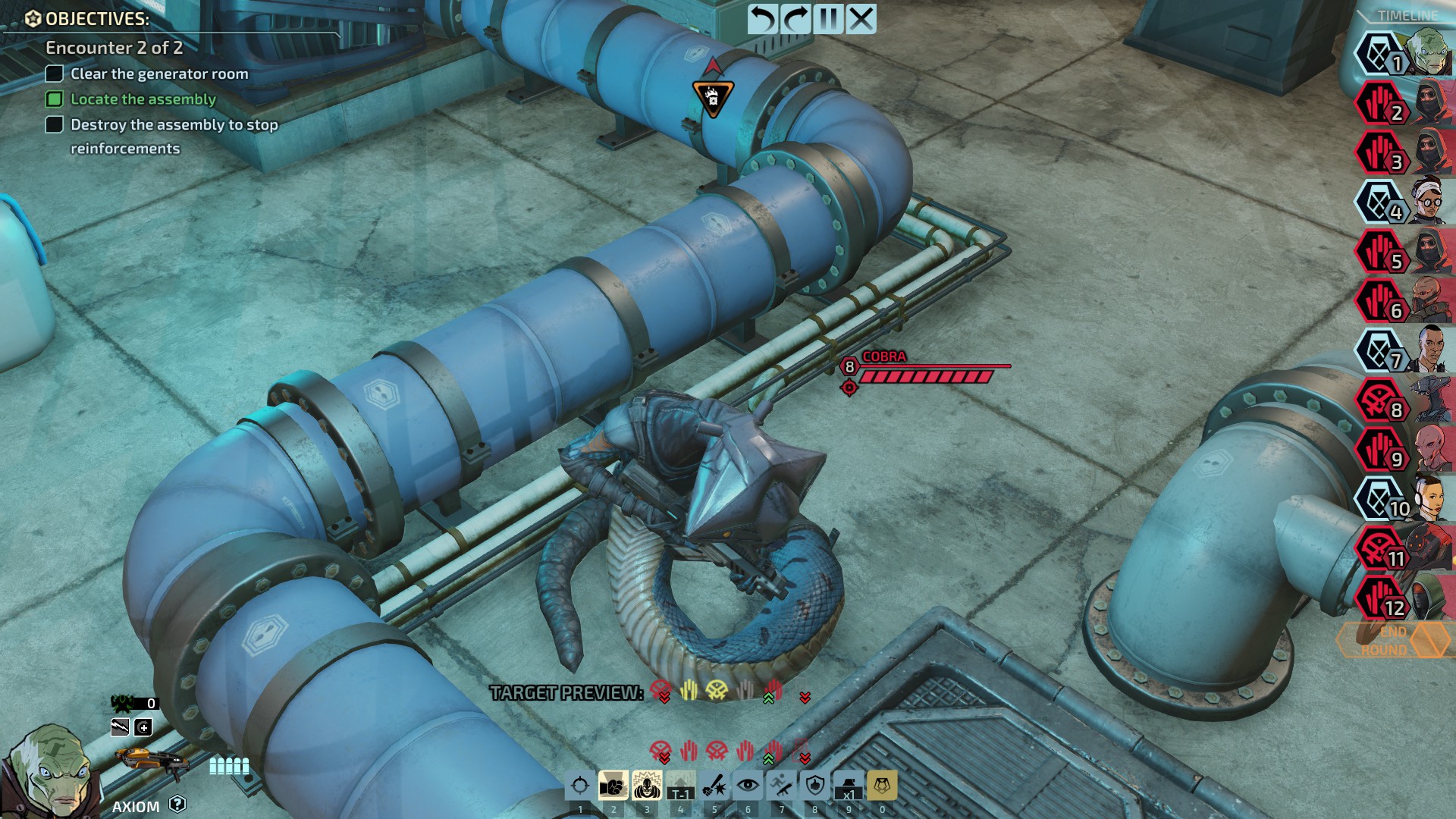Activate the gold badge ability in slot 0

click(x=882, y=786)
